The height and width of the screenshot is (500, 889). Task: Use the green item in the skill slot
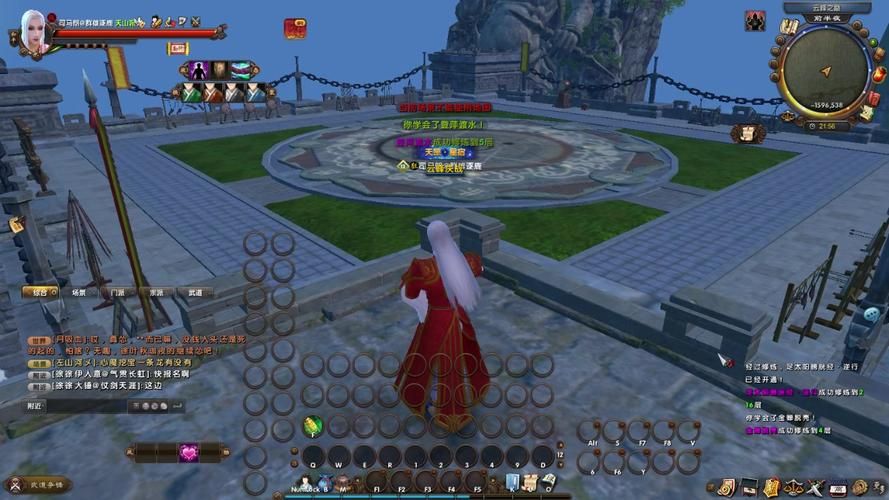312,426
